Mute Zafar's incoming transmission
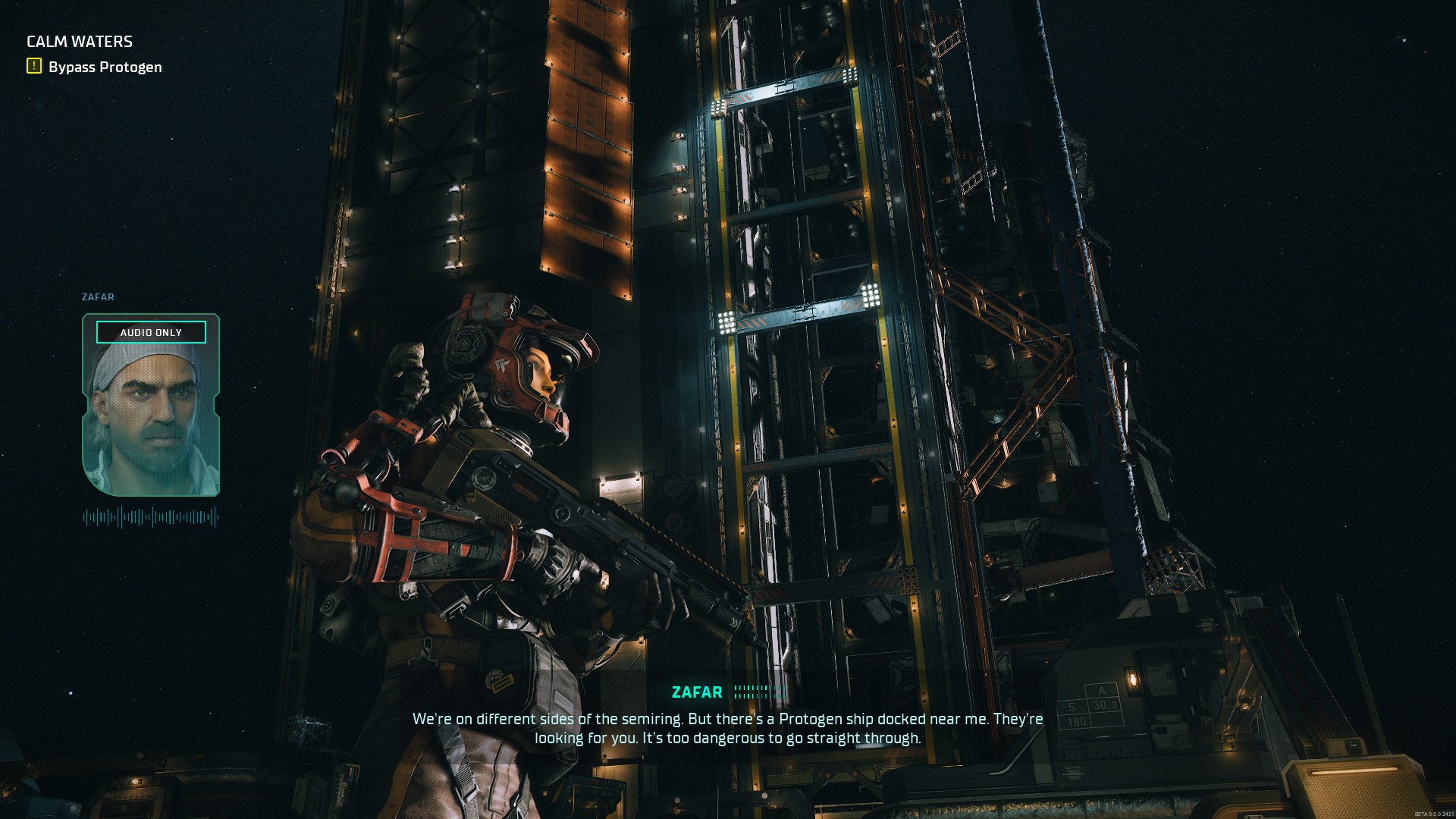 pos(151,332)
